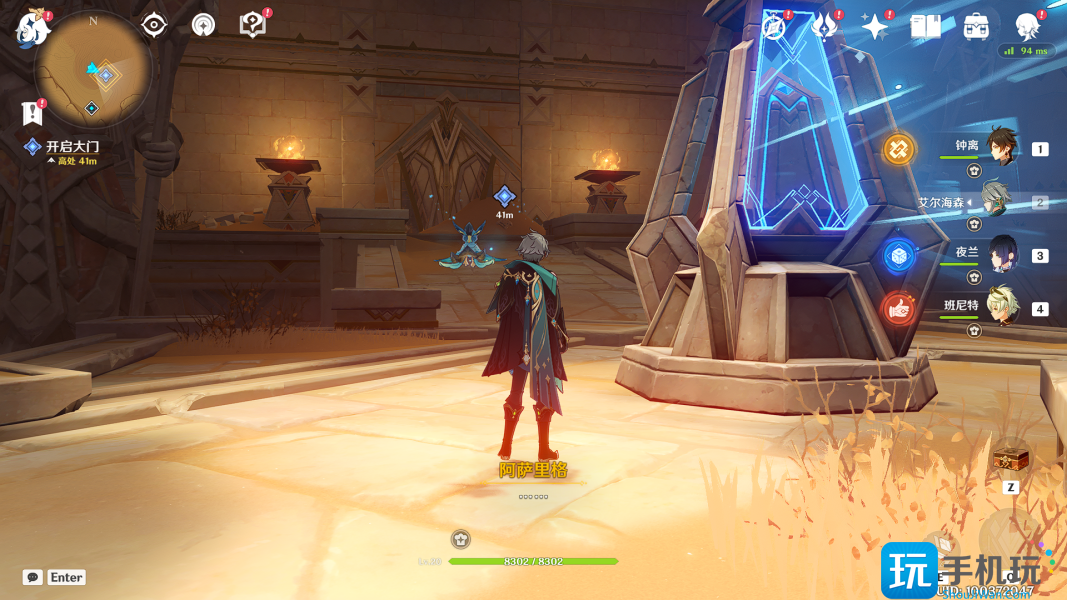Open the wish star icon
The image size is (1067, 600).
[x=875, y=27]
